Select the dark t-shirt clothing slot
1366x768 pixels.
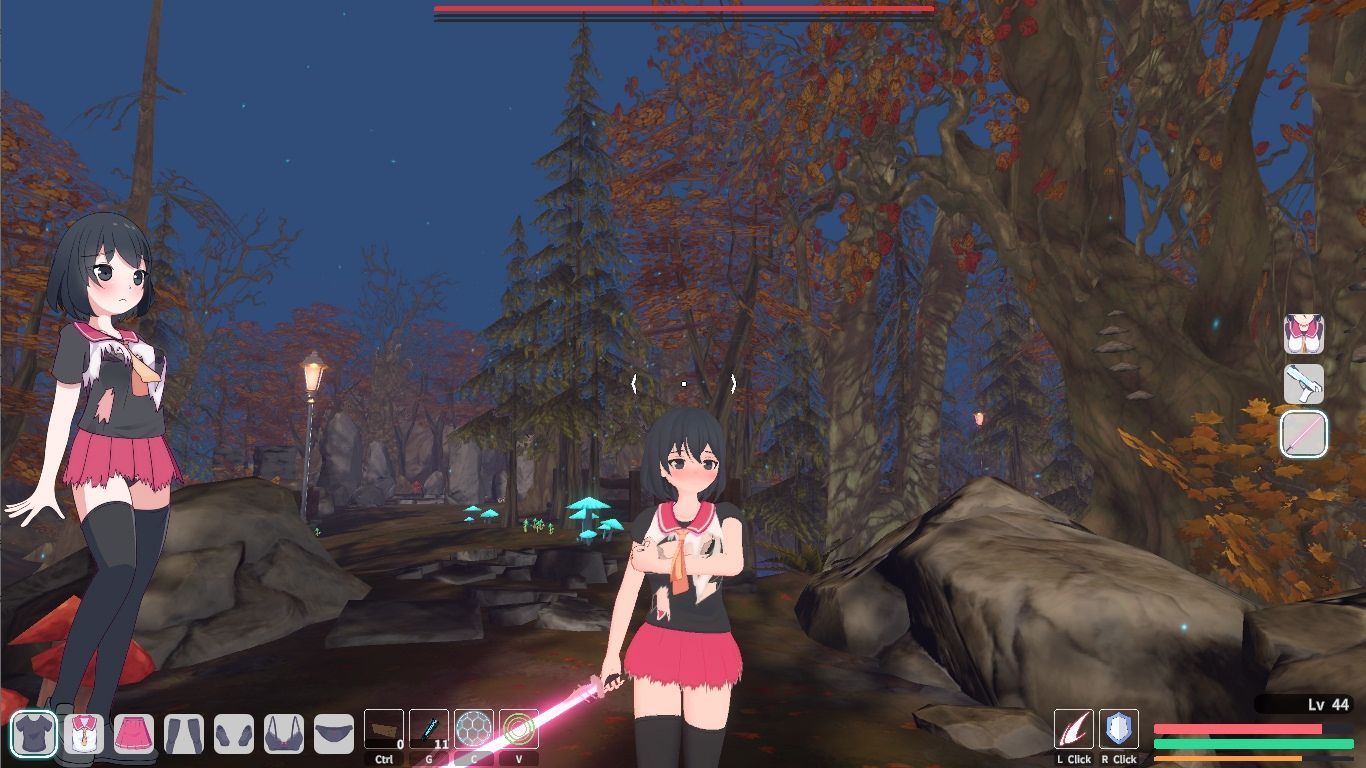(x=34, y=734)
